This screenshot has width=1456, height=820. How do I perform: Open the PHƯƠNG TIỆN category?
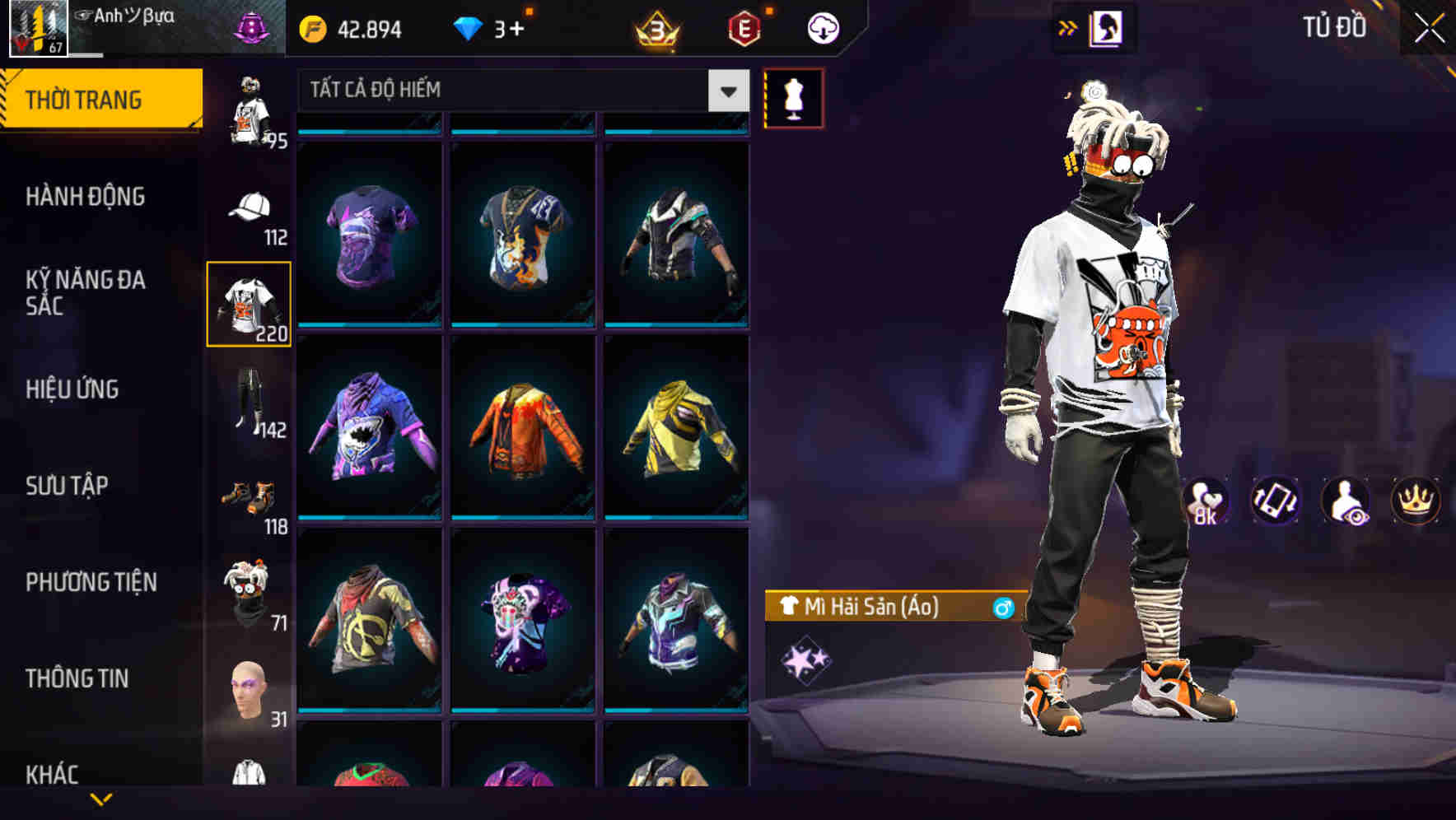click(x=91, y=582)
